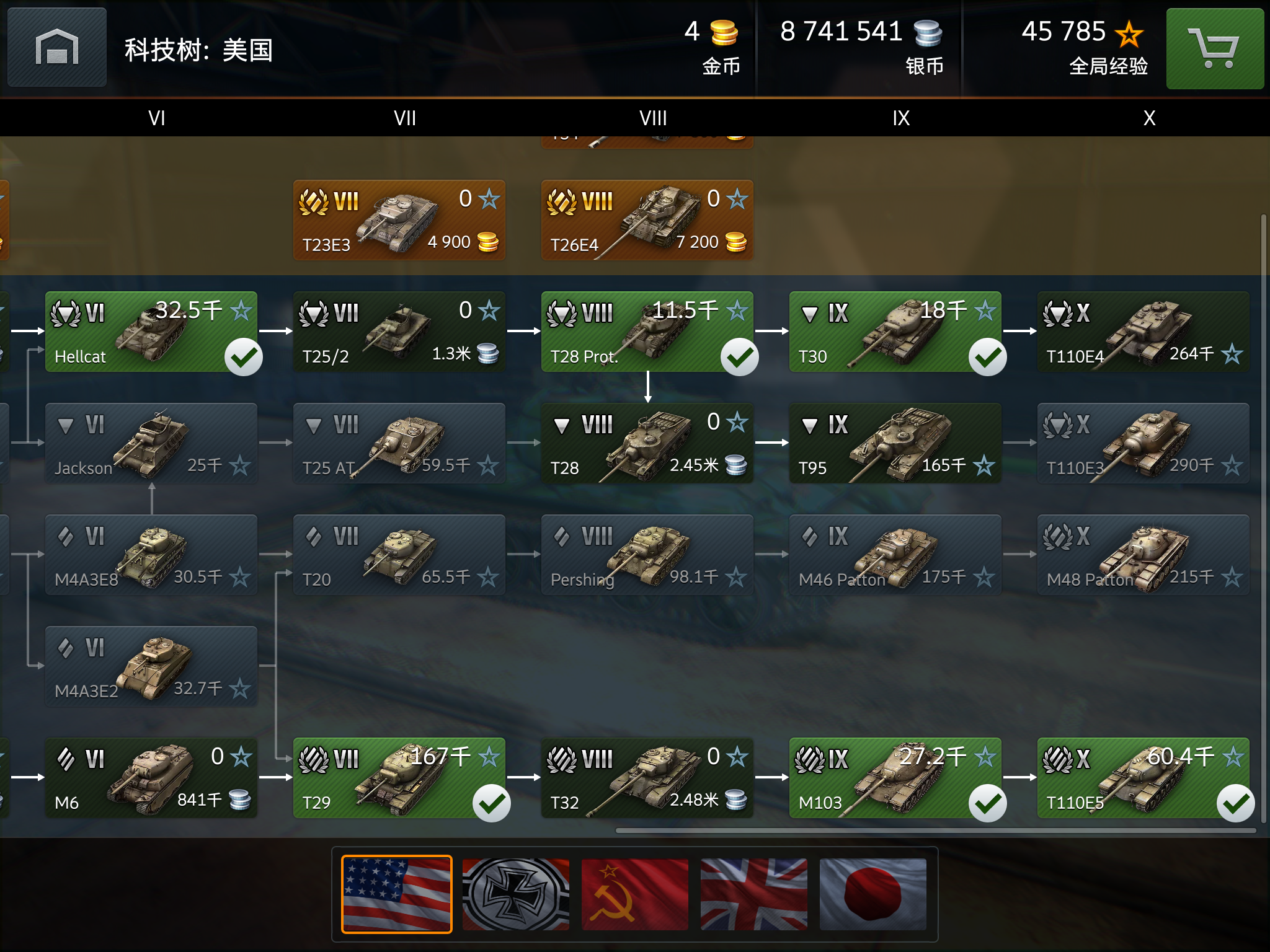Choose the M6 heavy tank
This screenshot has width=1270, height=952.
(151, 778)
